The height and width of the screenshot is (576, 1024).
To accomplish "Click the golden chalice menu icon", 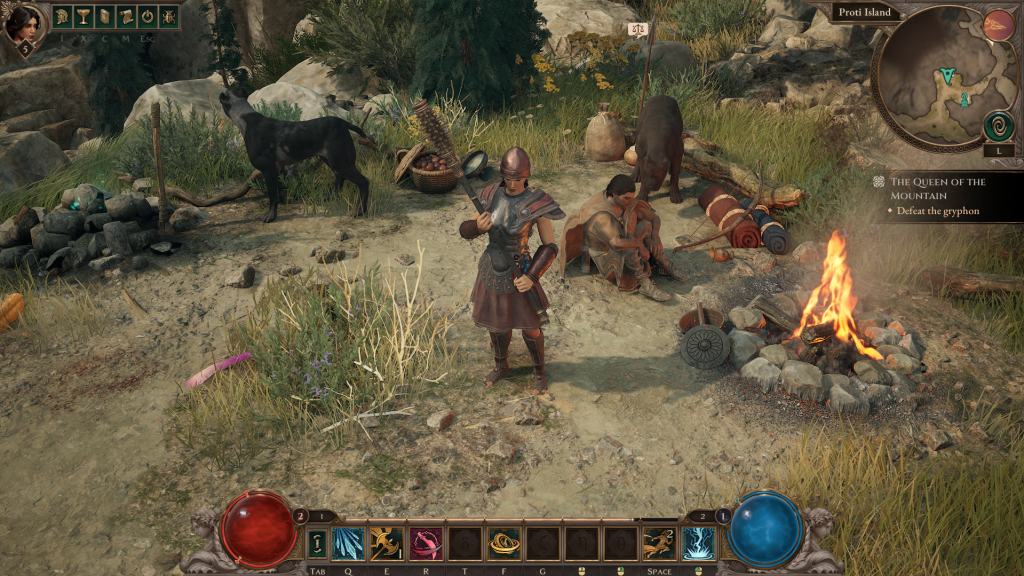I will tap(84, 17).
